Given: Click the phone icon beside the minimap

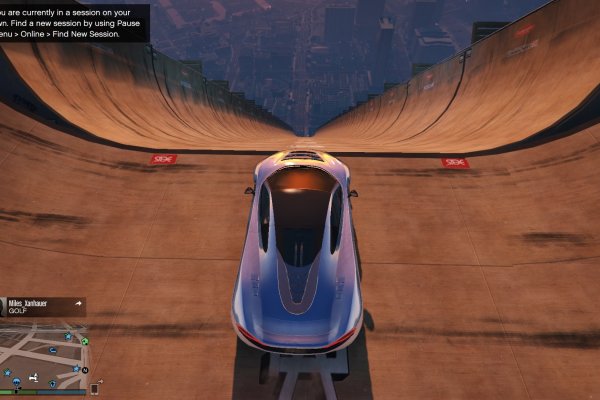Looking at the screenshot, I should pos(95,387).
